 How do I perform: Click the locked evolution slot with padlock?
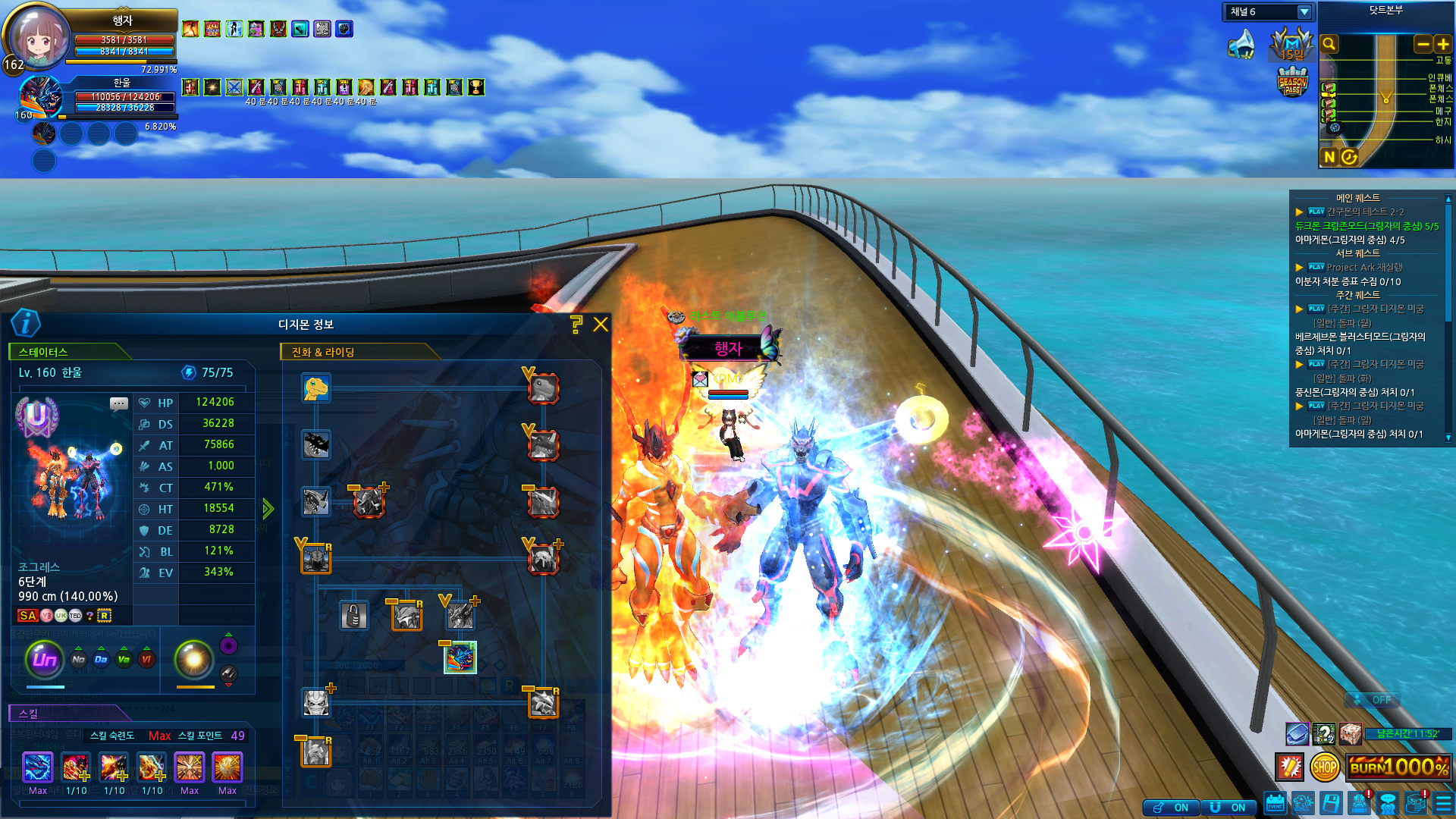click(x=353, y=615)
